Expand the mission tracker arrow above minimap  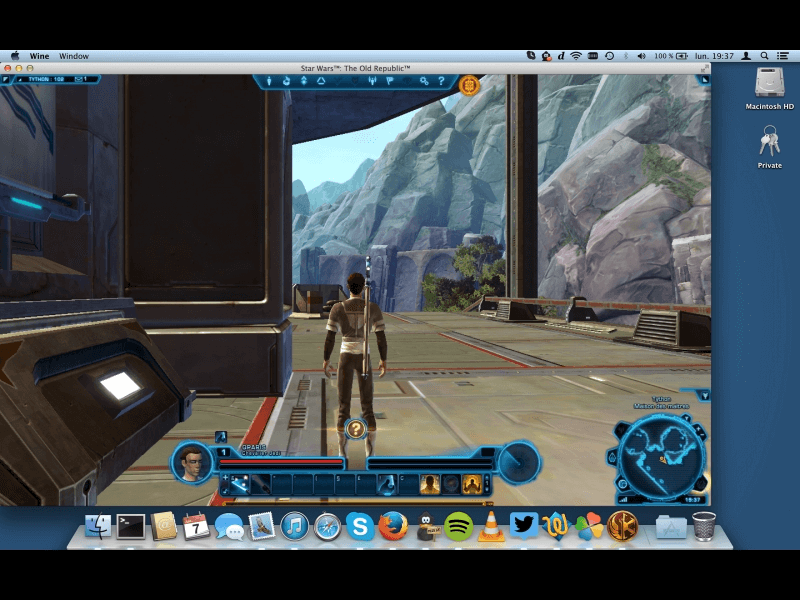point(704,396)
